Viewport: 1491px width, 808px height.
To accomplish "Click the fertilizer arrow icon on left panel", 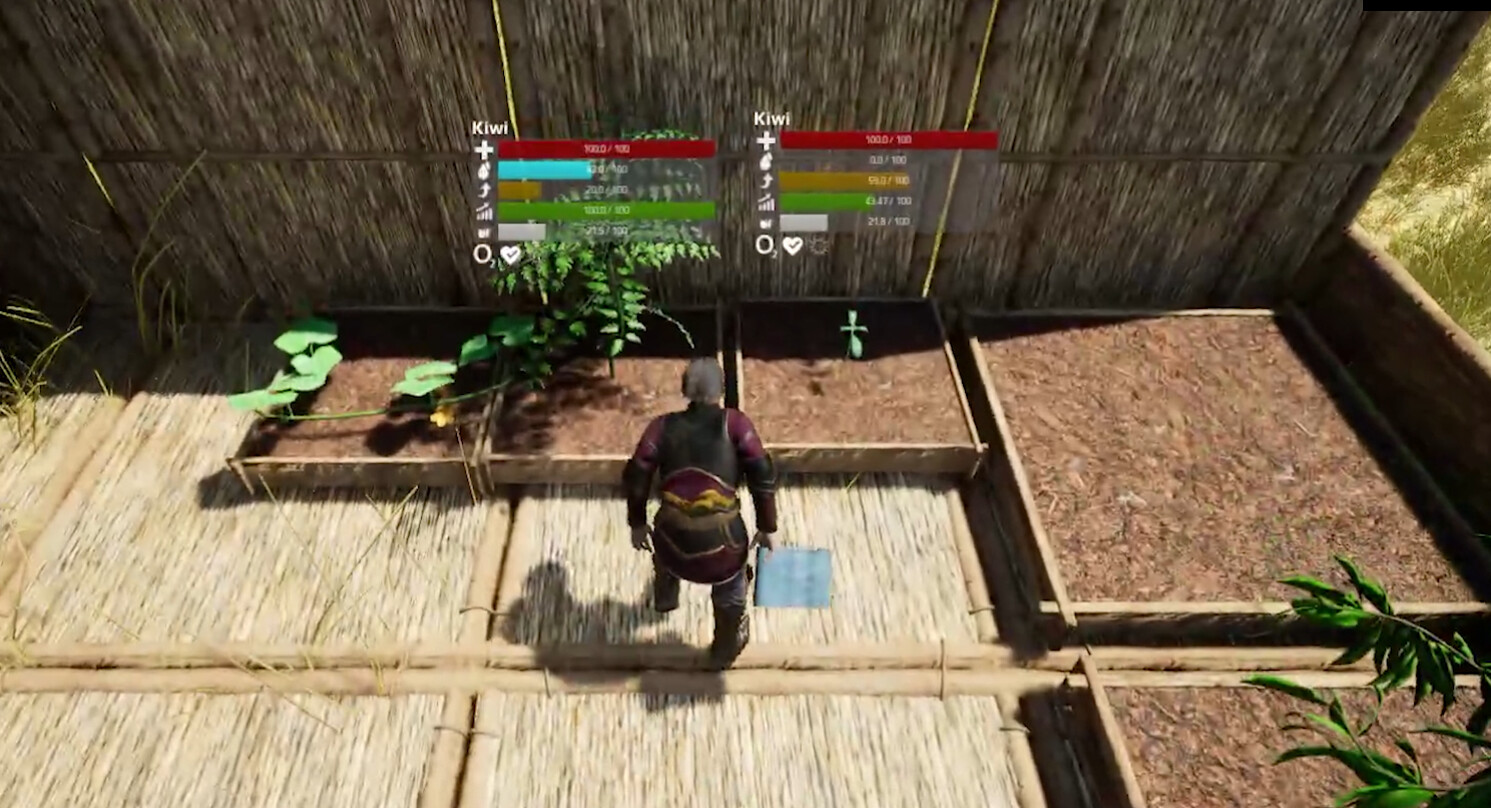I will pos(486,189).
